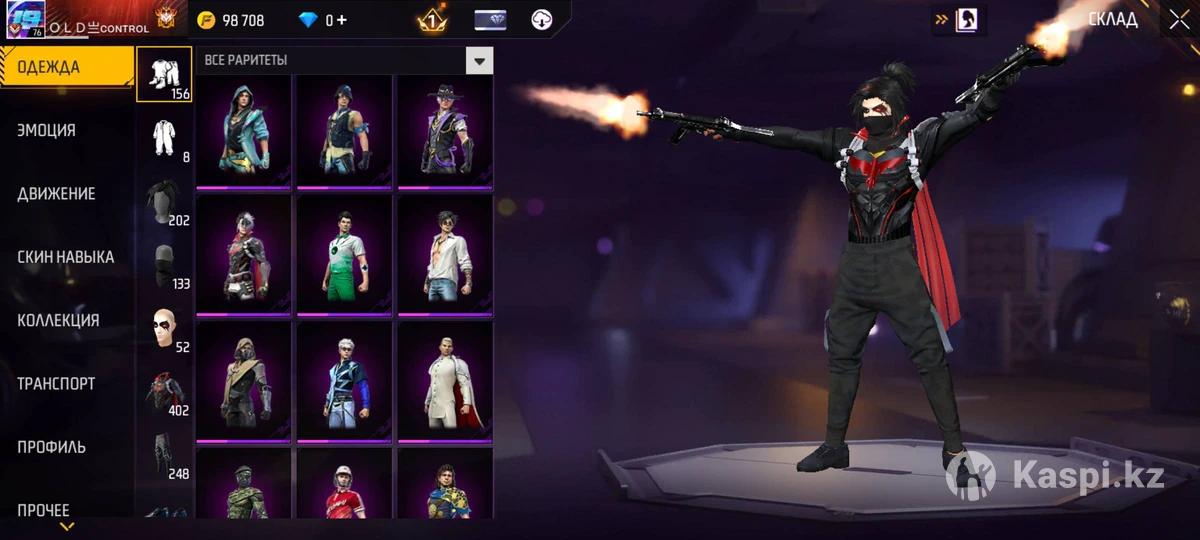This screenshot has height=540, width=1200.
Task: Open the masks subcategory with 133 items
Action: tap(164, 263)
